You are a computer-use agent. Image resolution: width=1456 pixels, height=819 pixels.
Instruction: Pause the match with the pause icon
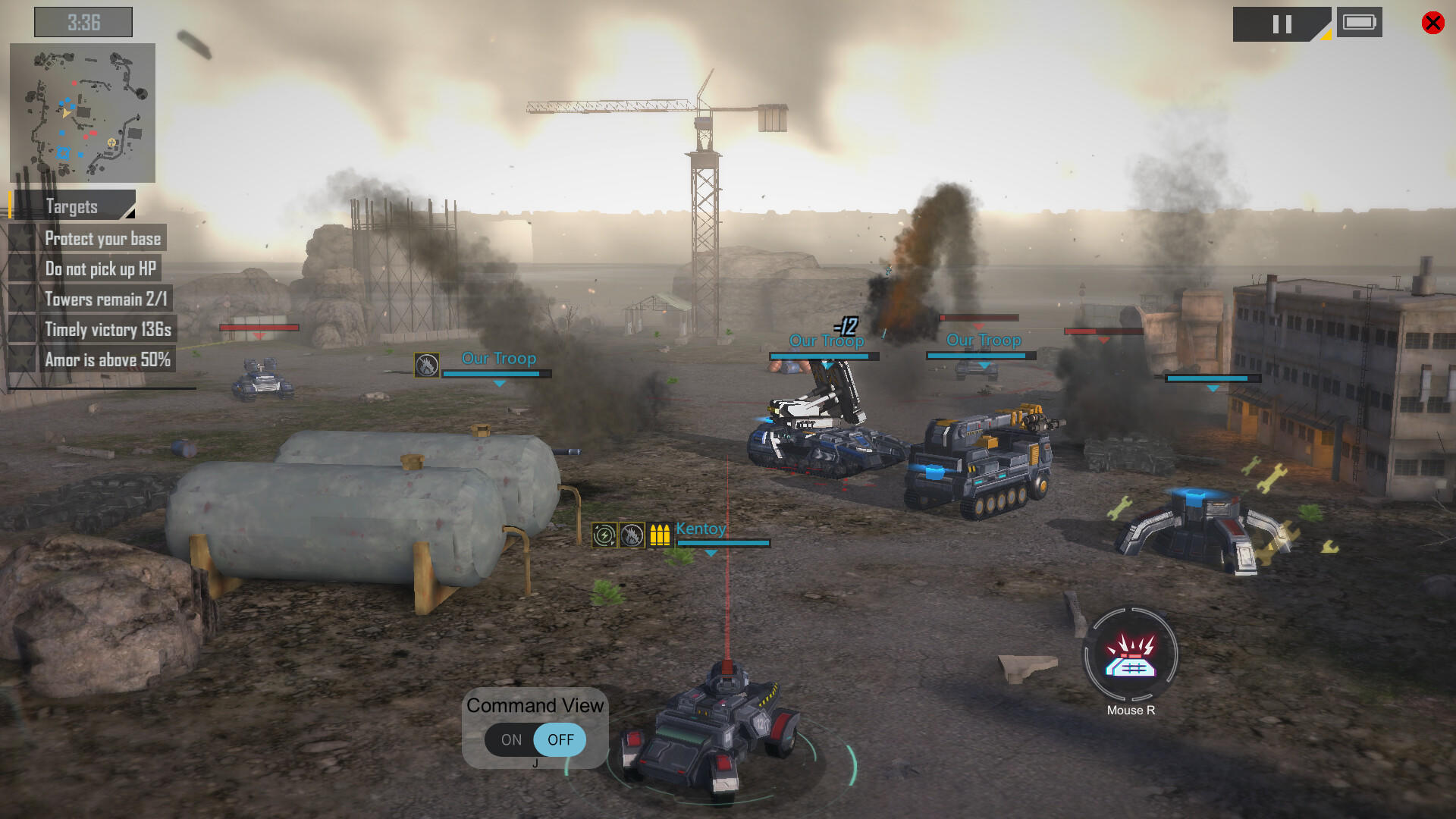pos(1282,24)
